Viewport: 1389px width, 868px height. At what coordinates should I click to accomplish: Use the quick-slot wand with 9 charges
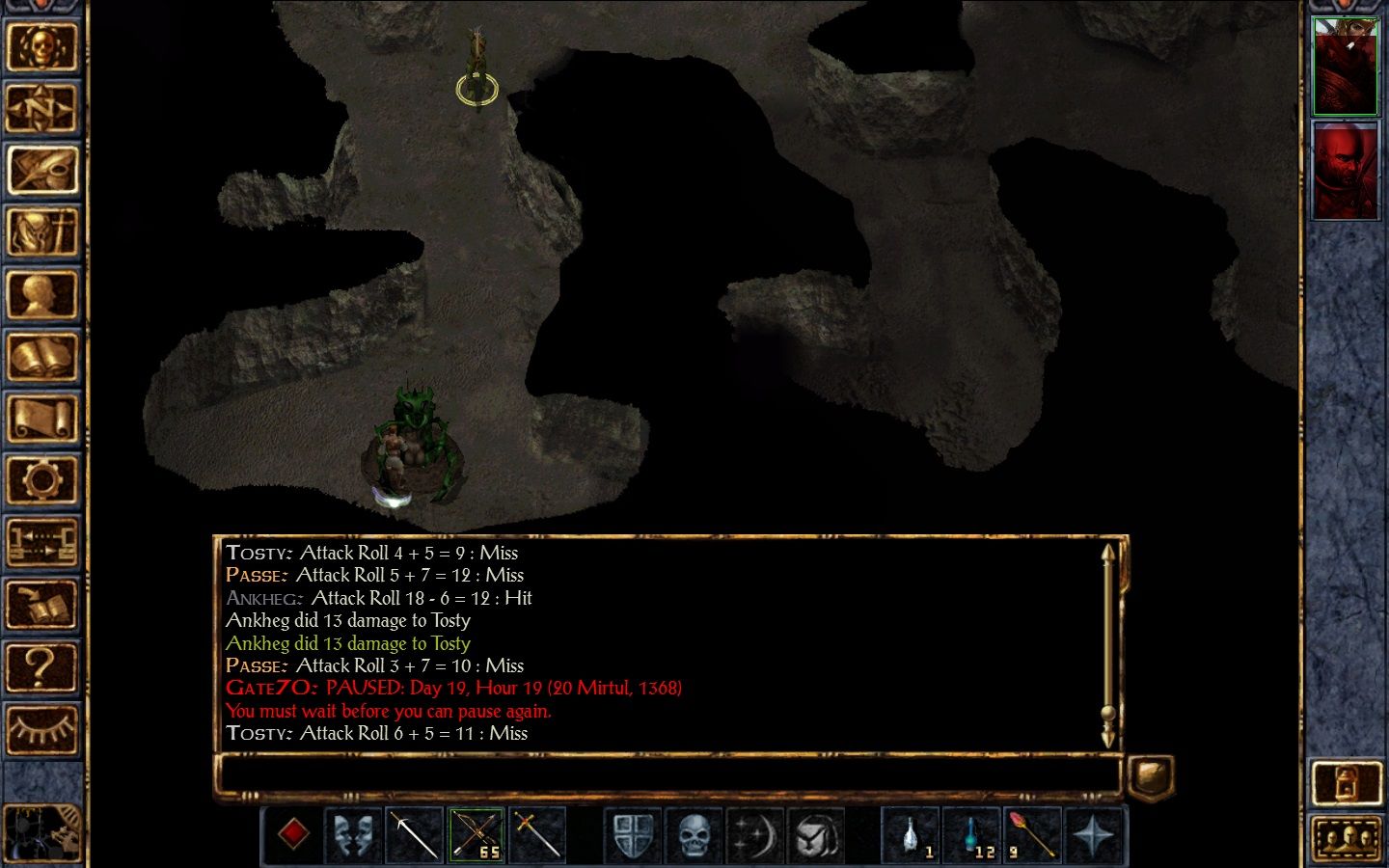click(x=1031, y=834)
